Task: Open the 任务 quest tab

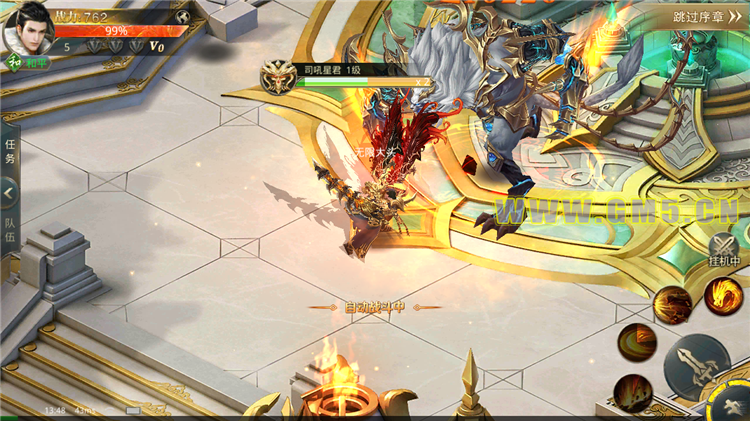Action: 9,151
